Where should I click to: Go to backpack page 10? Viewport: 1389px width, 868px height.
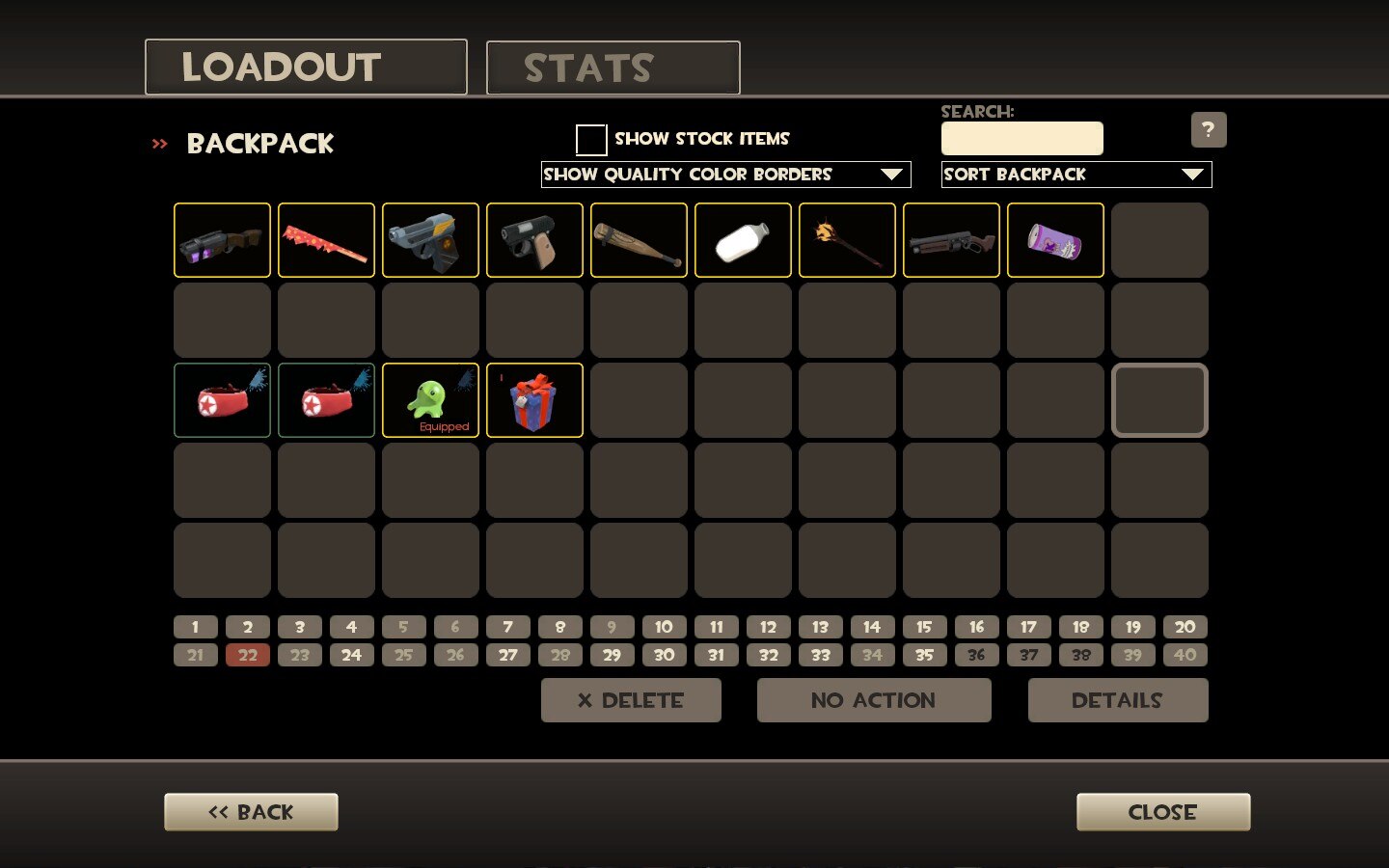coord(664,627)
